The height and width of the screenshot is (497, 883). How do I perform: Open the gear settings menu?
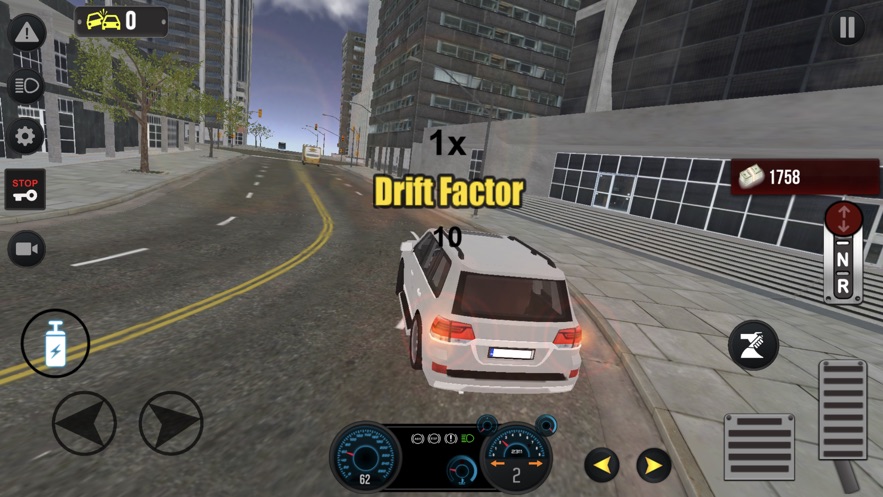tap(26, 137)
